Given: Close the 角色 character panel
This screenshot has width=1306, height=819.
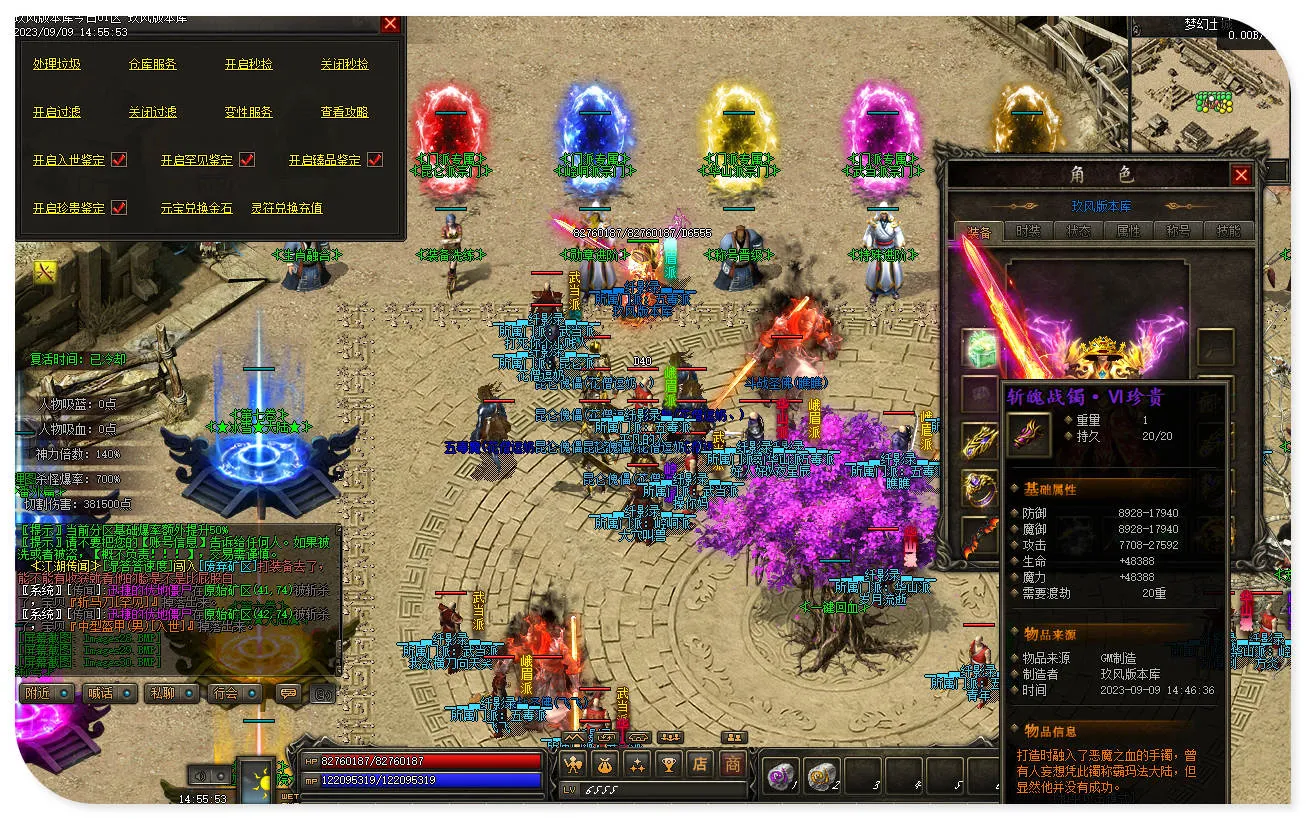Looking at the screenshot, I should tap(1241, 175).
